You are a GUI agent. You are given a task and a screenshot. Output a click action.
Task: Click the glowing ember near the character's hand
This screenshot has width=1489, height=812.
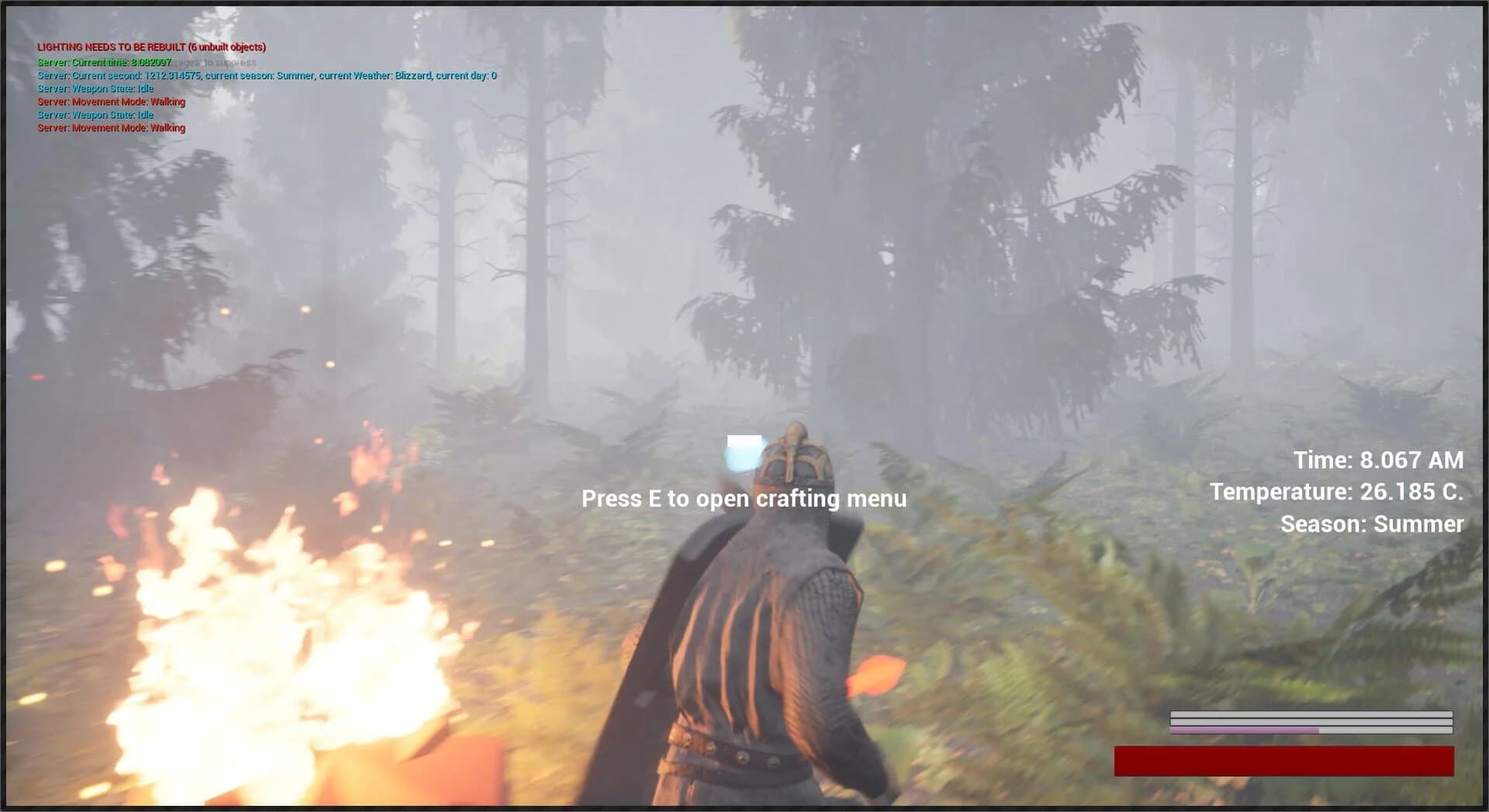point(876,675)
